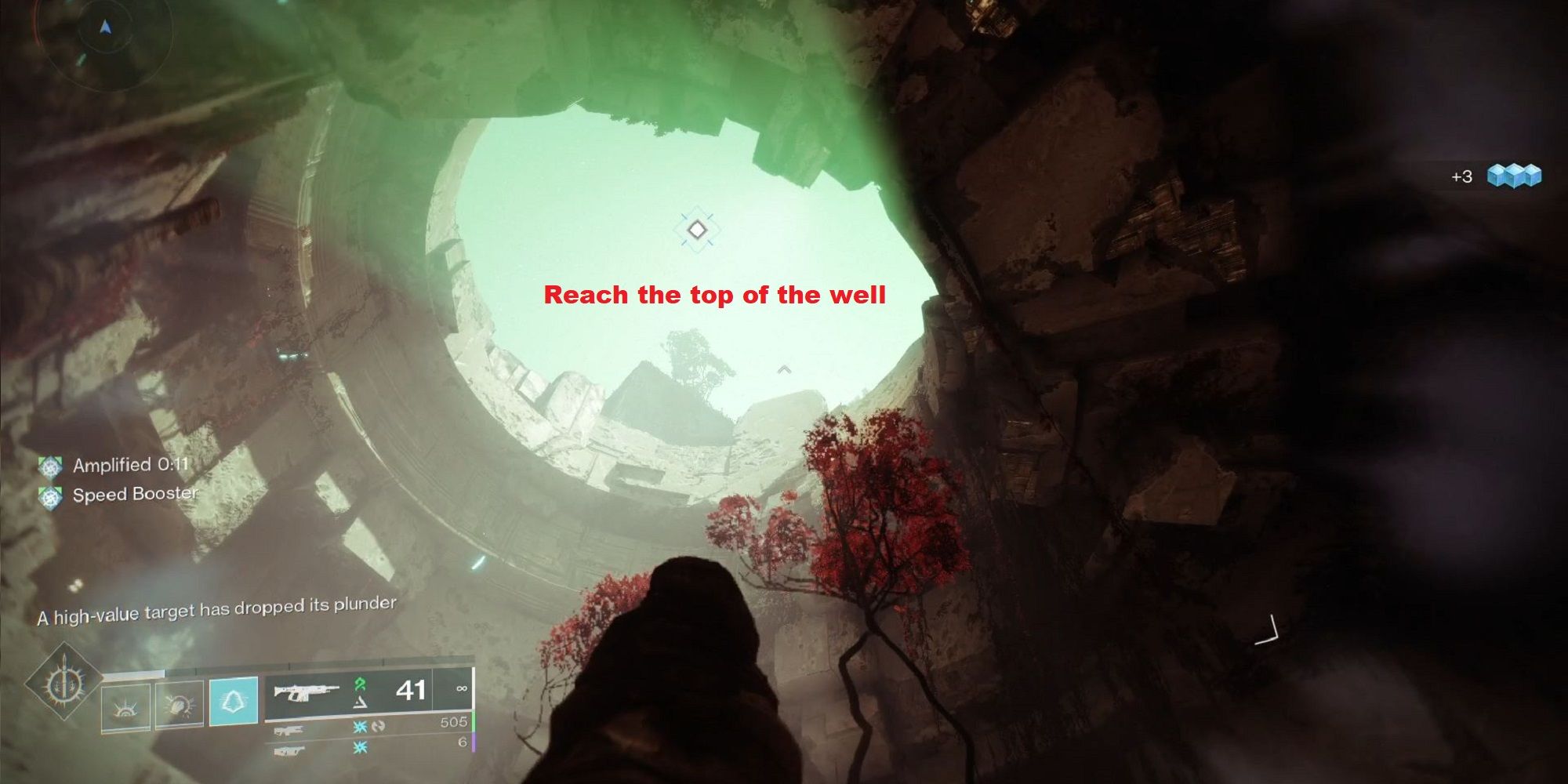The image size is (1568, 784).
Task: Click the Glimmer cubes icon near +3
Action: pos(1513,176)
